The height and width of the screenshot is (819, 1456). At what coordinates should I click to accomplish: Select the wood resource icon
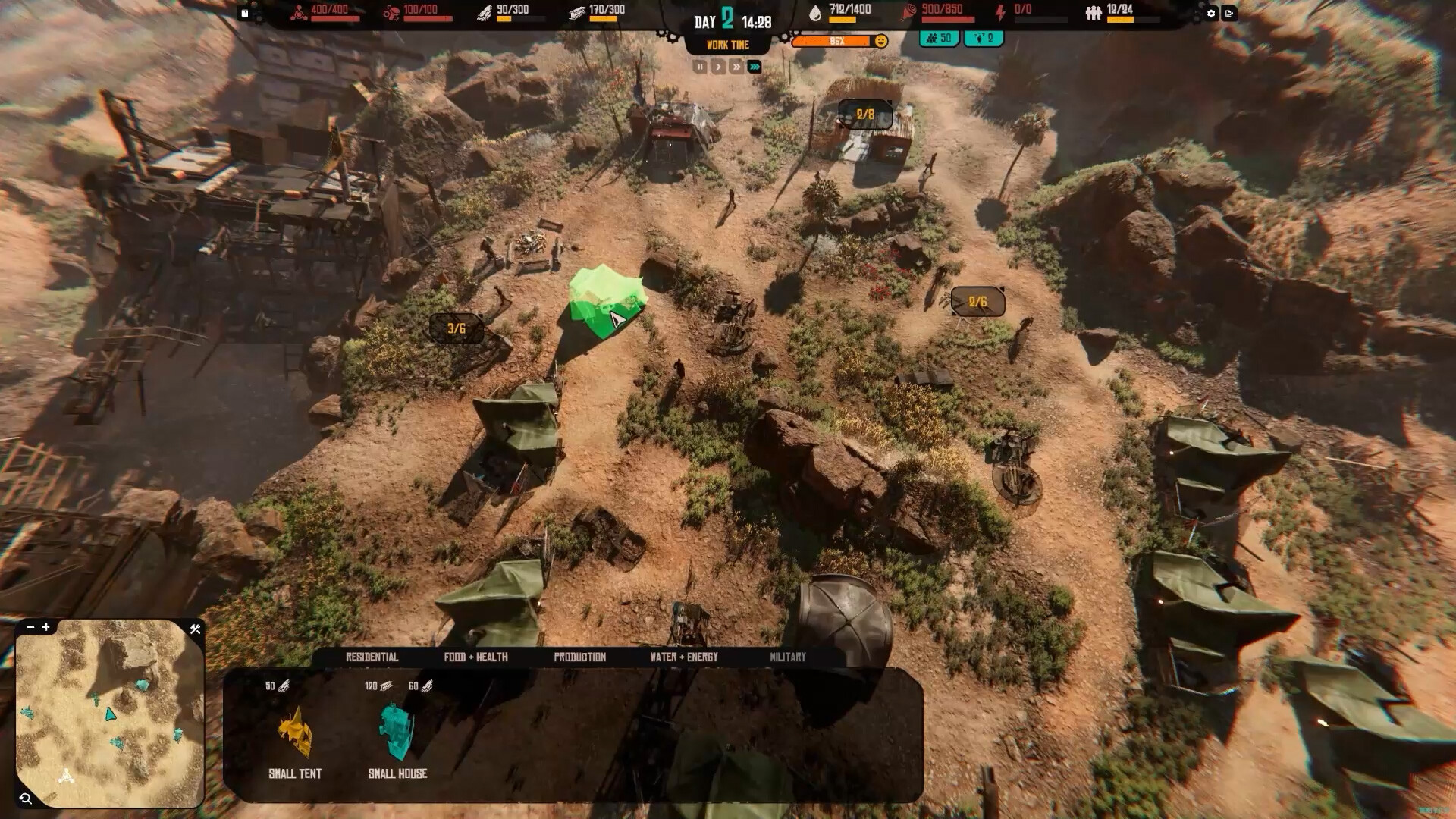[484, 11]
